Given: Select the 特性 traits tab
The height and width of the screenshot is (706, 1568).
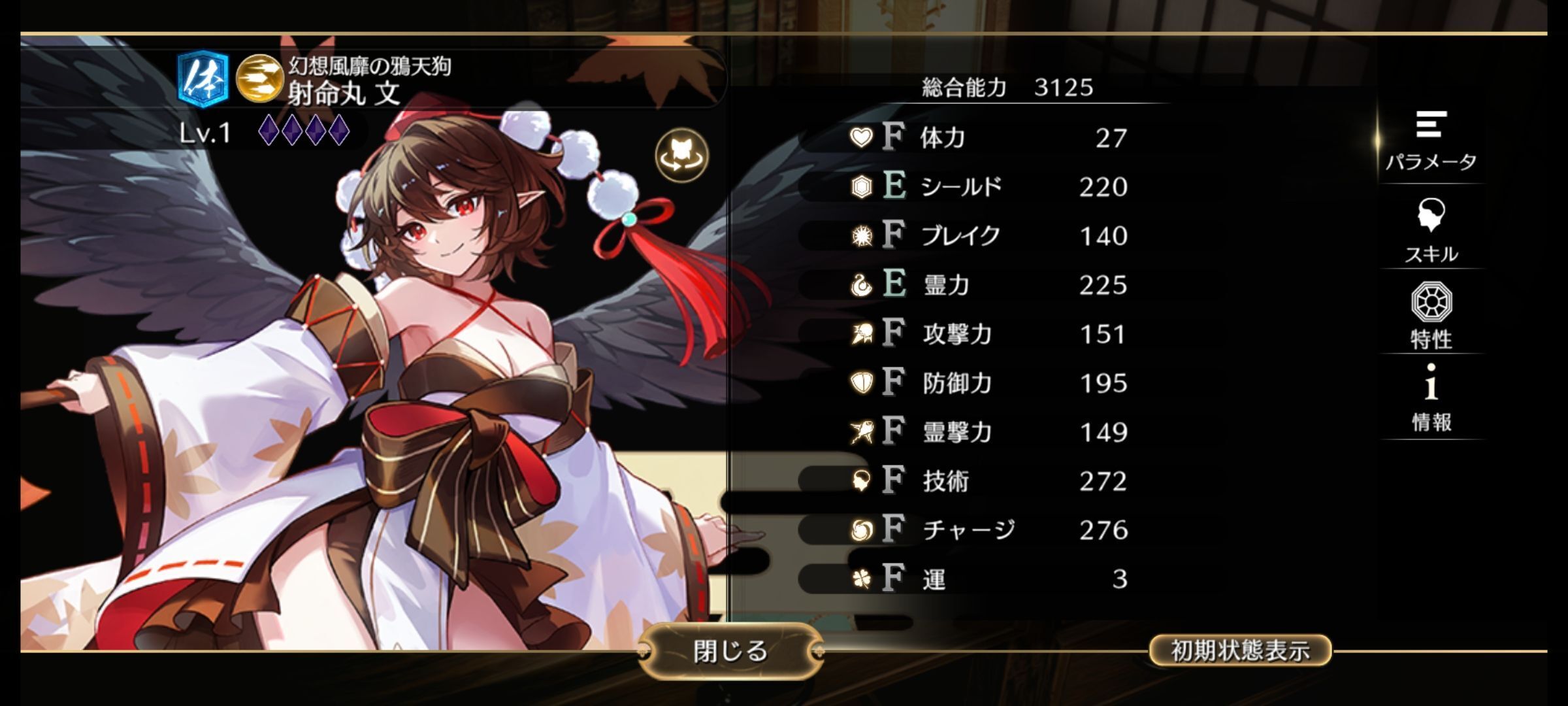Looking at the screenshot, I should [x=1431, y=316].
